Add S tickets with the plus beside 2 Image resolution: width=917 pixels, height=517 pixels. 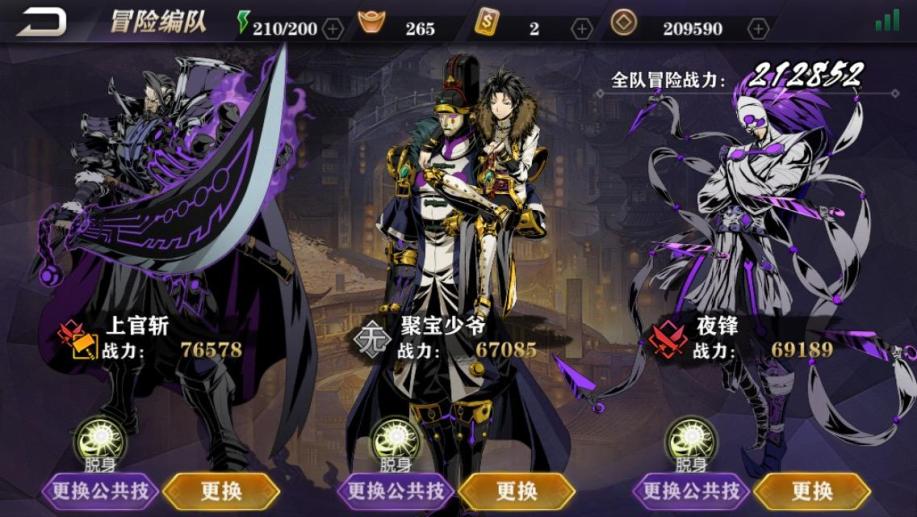click(582, 28)
